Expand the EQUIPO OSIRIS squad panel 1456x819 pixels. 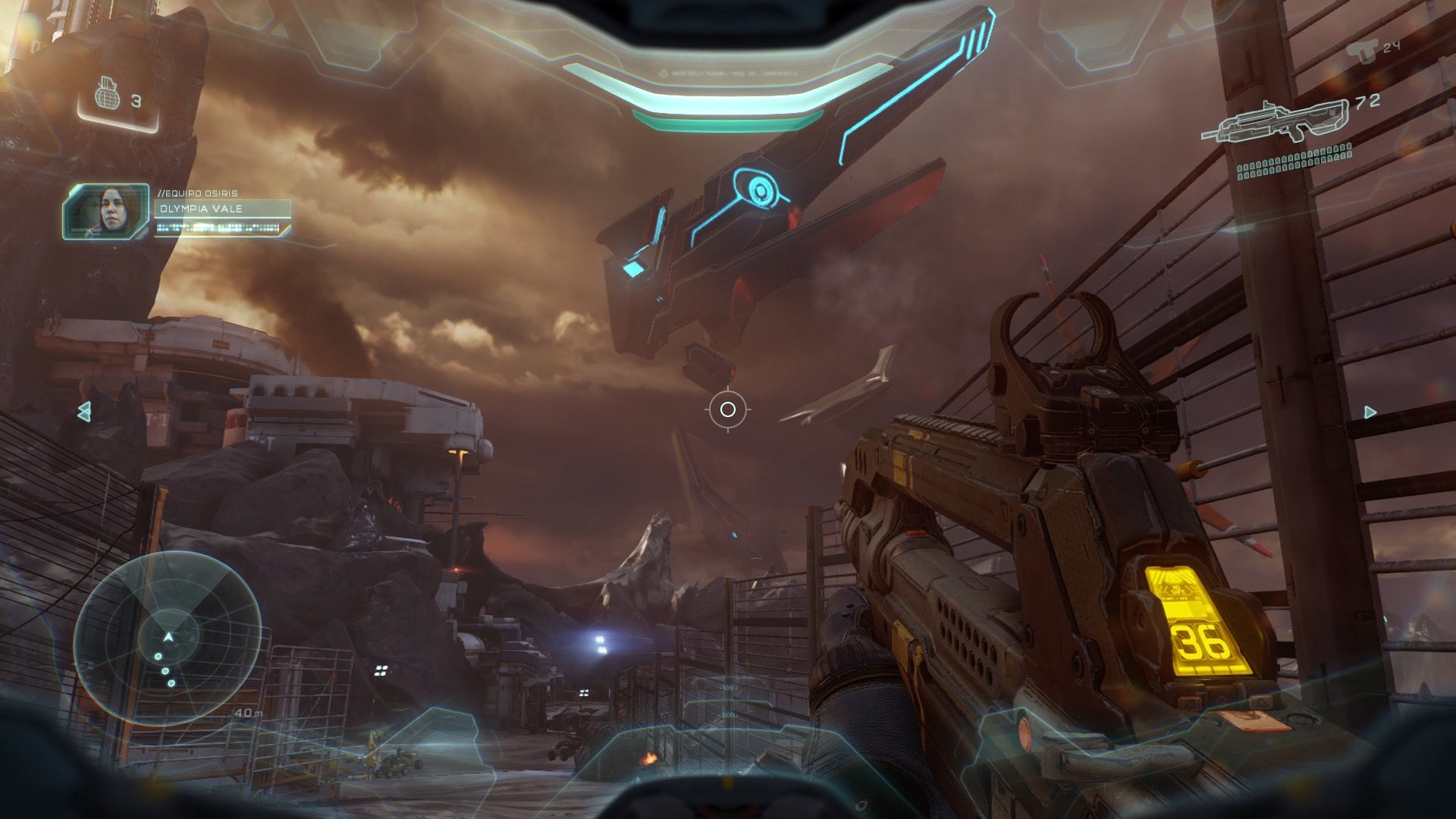point(197,193)
